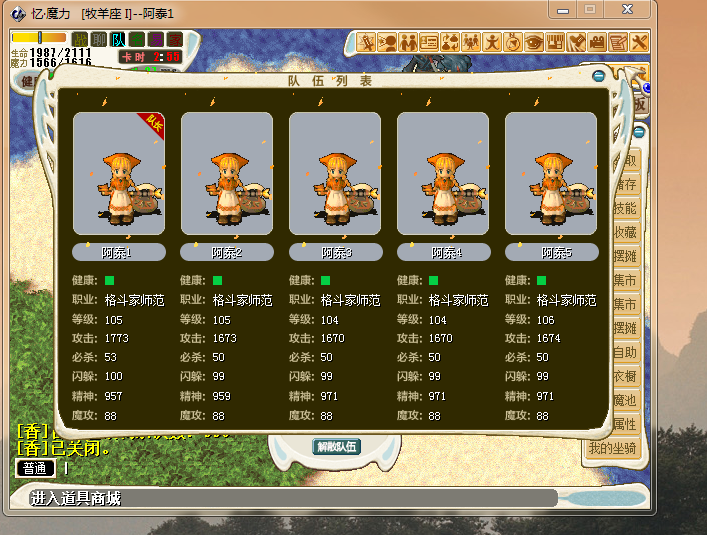Open the eye icon in top toolbar

[x=534, y=42]
